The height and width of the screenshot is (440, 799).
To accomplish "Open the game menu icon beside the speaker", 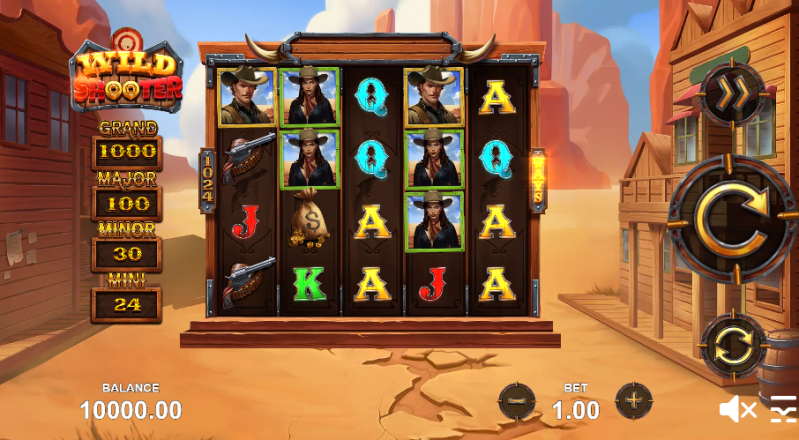I will 783,409.
